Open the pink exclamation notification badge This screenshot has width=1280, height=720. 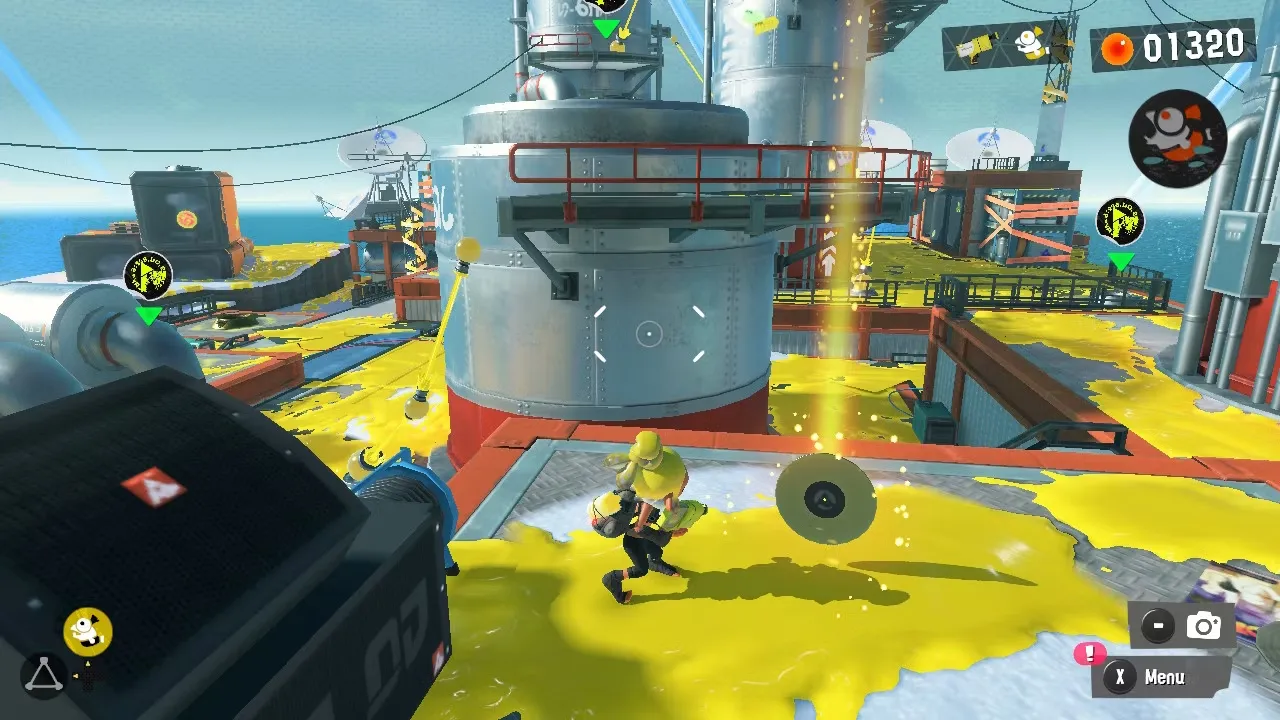[1088, 654]
